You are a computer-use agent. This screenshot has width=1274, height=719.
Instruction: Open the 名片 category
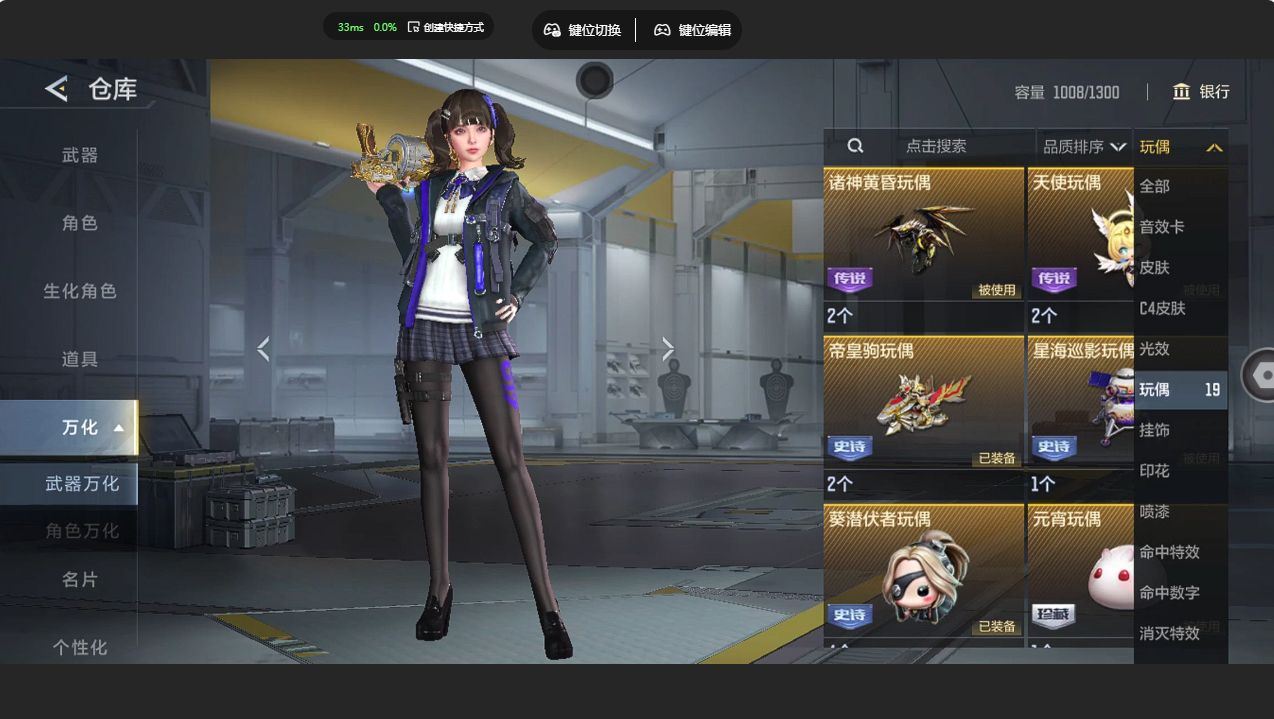click(80, 579)
